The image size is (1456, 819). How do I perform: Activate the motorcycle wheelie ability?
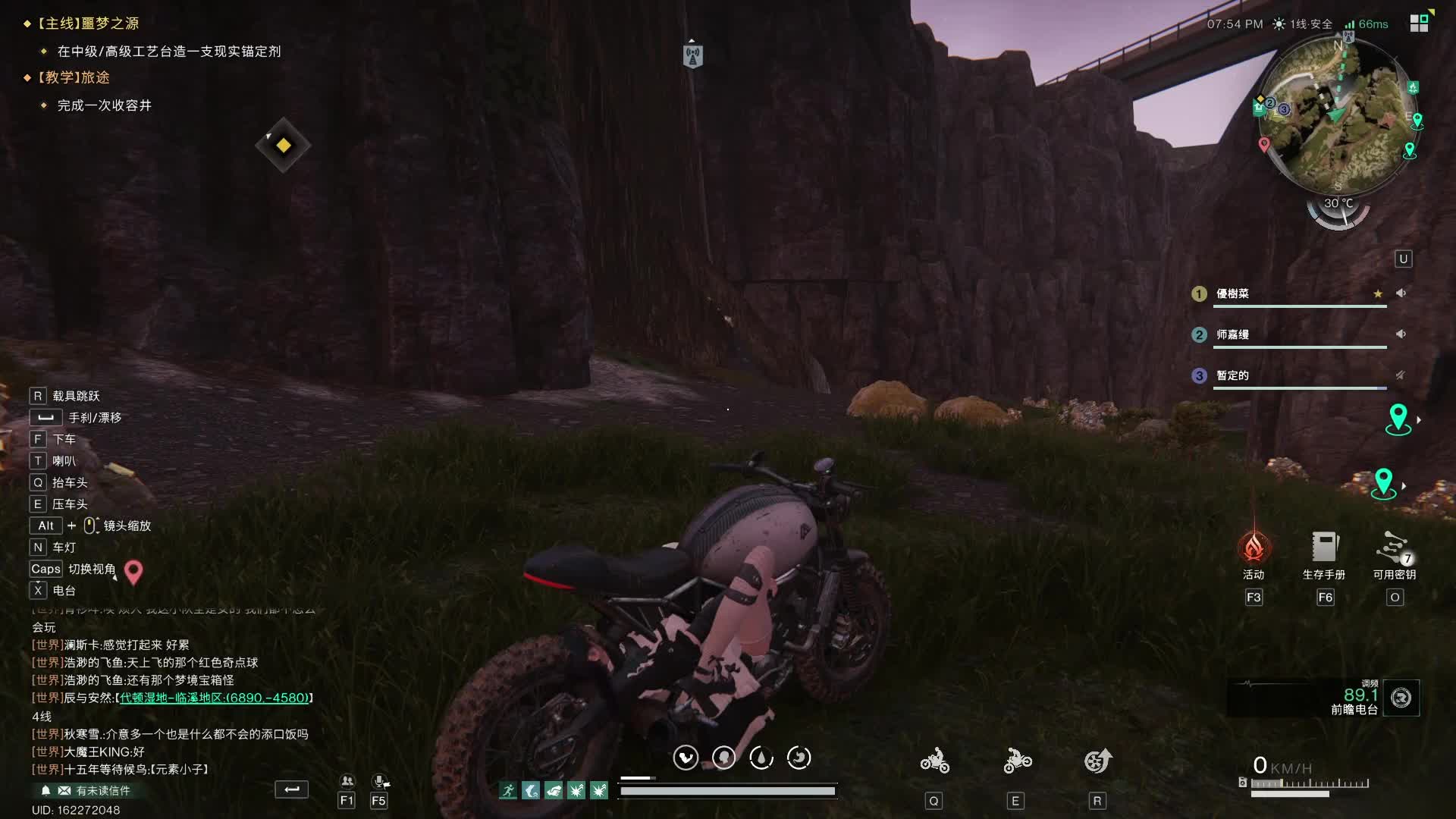point(934,761)
